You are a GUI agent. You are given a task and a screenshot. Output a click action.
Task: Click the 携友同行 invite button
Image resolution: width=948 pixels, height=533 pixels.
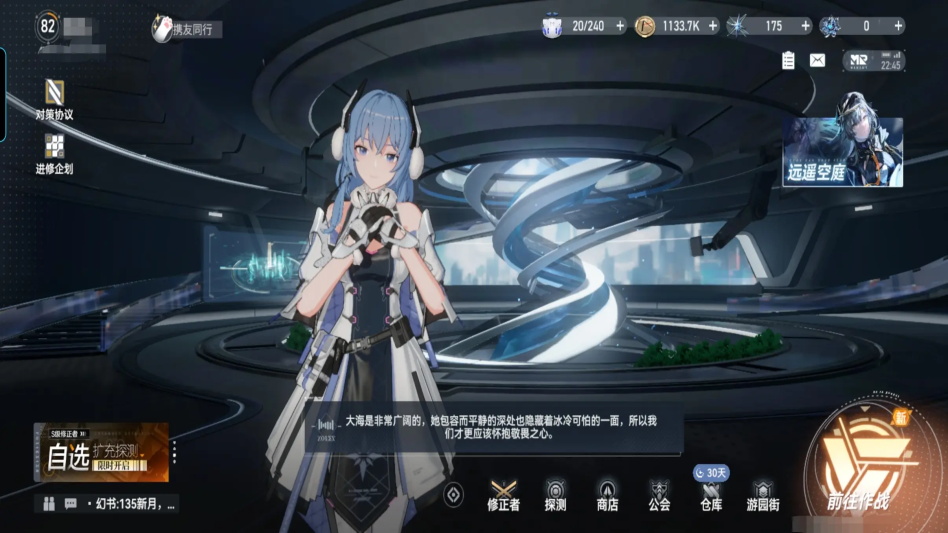(x=186, y=29)
